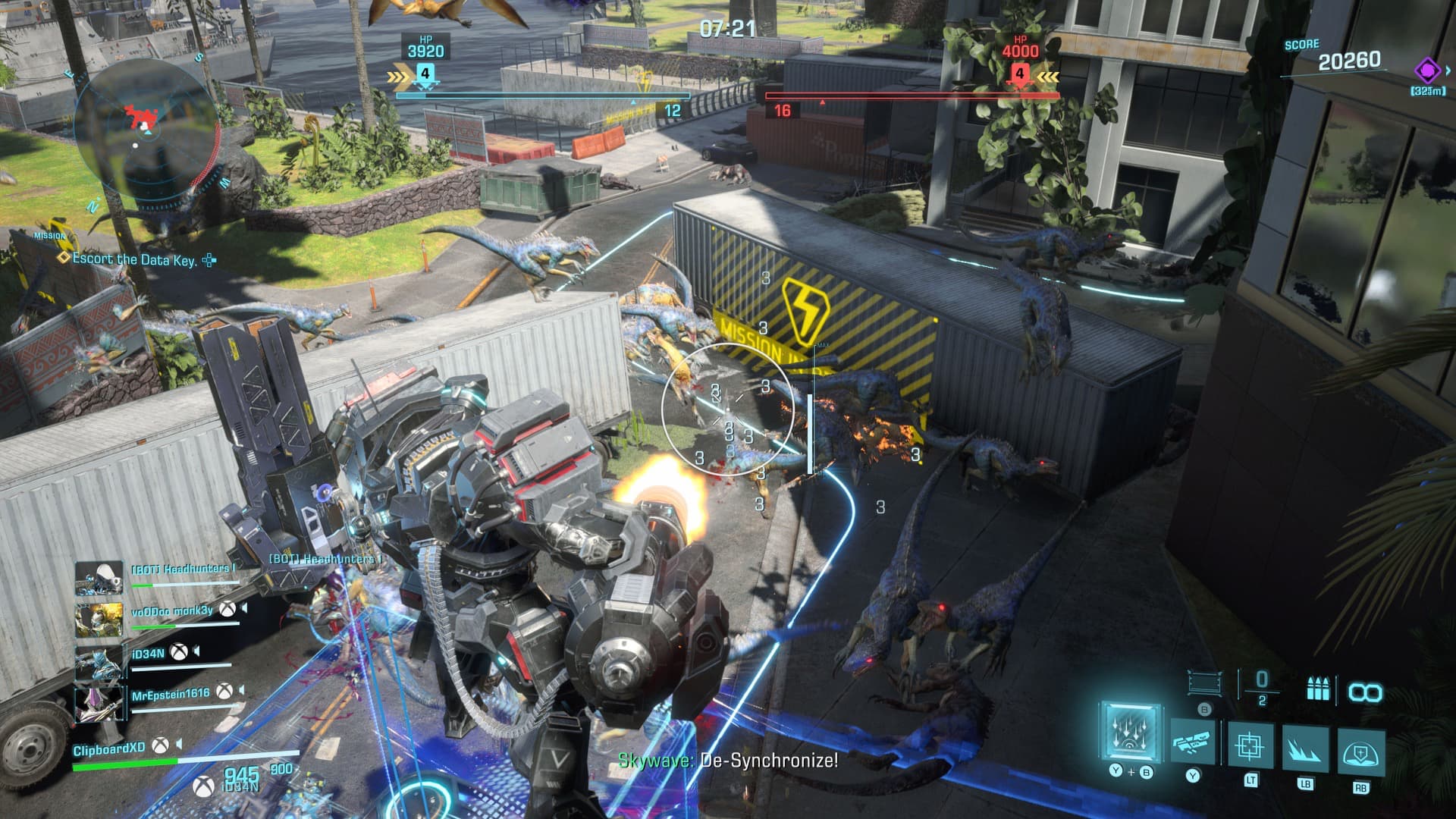The image size is (1456, 819).
Task: Activate the crosshair targeting ability
Action: coord(1250,745)
